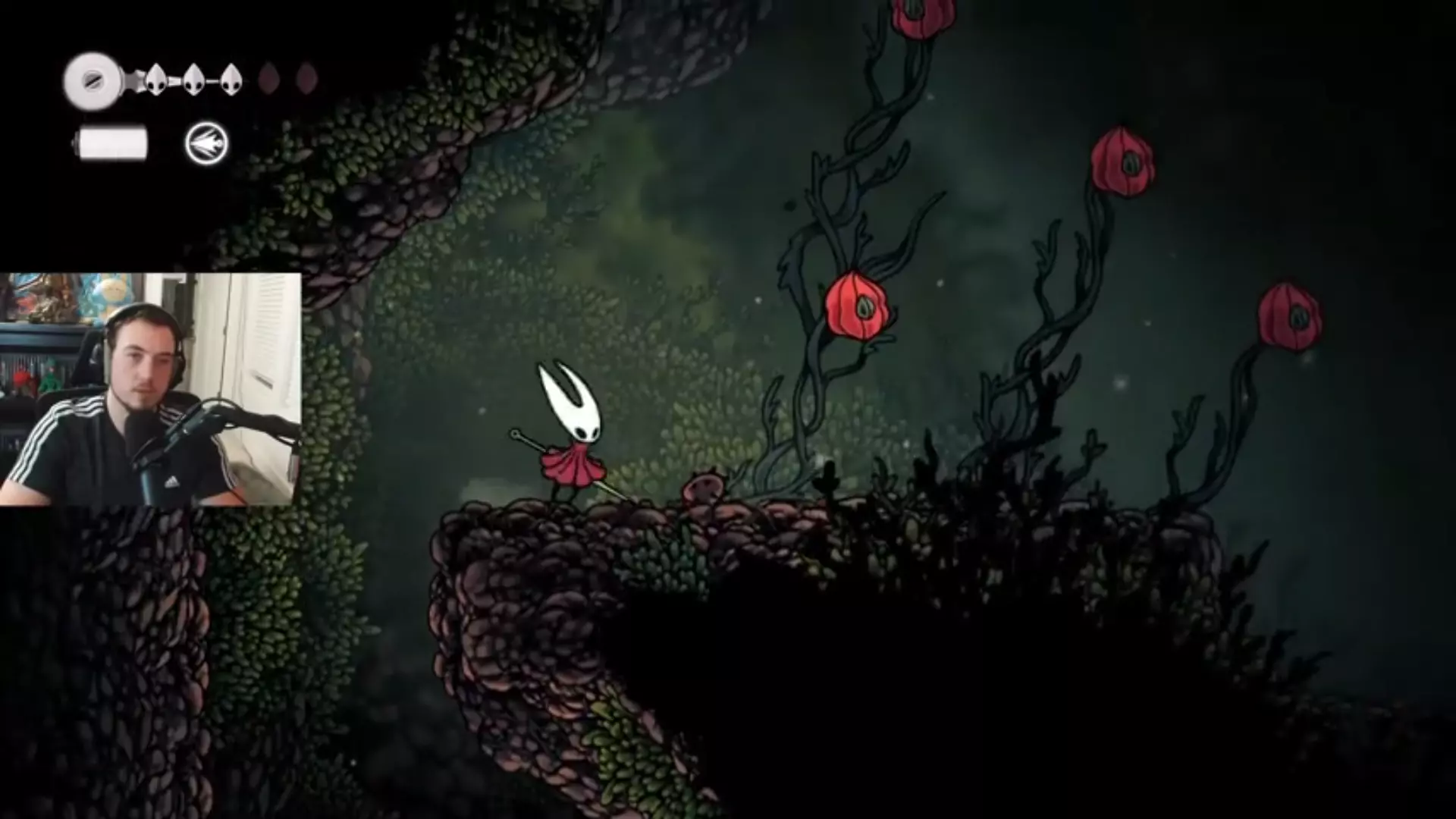Activate the circular Silkspear skill icon
The width and height of the screenshot is (1456, 819).
coord(206,143)
